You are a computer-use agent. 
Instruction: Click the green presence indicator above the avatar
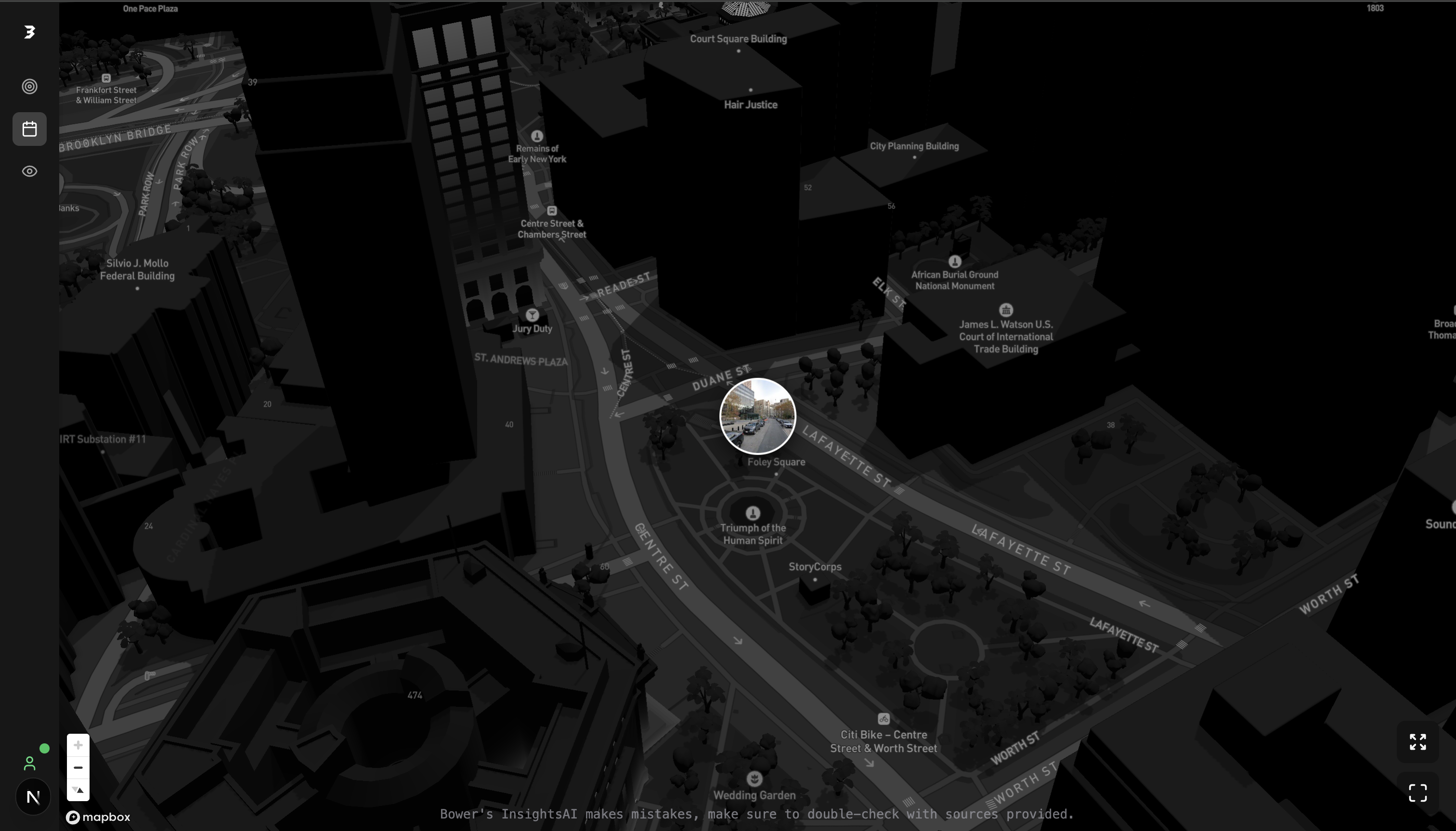pyautogui.click(x=45, y=748)
